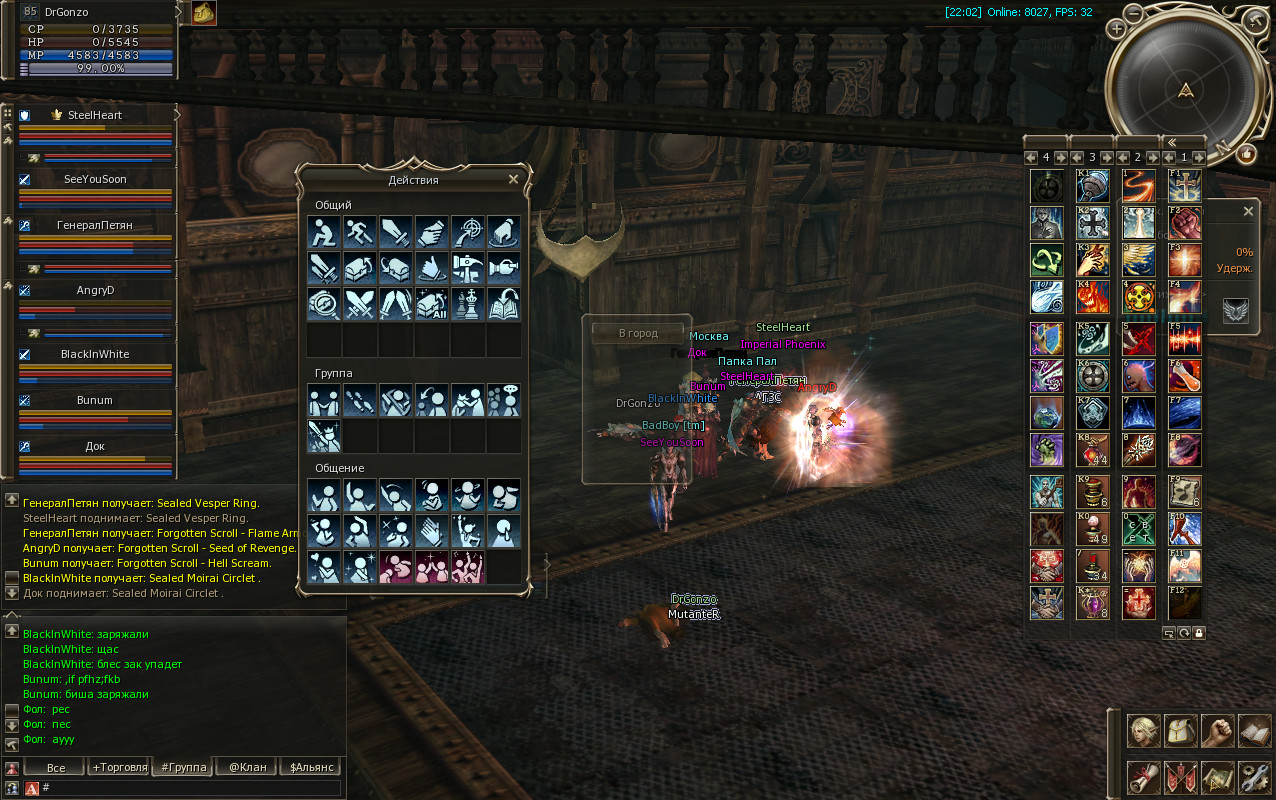Image resolution: width=1276 pixels, height=800 pixels.
Task: Click the thumbs-up button below the minimap
Action: click(x=1246, y=154)
